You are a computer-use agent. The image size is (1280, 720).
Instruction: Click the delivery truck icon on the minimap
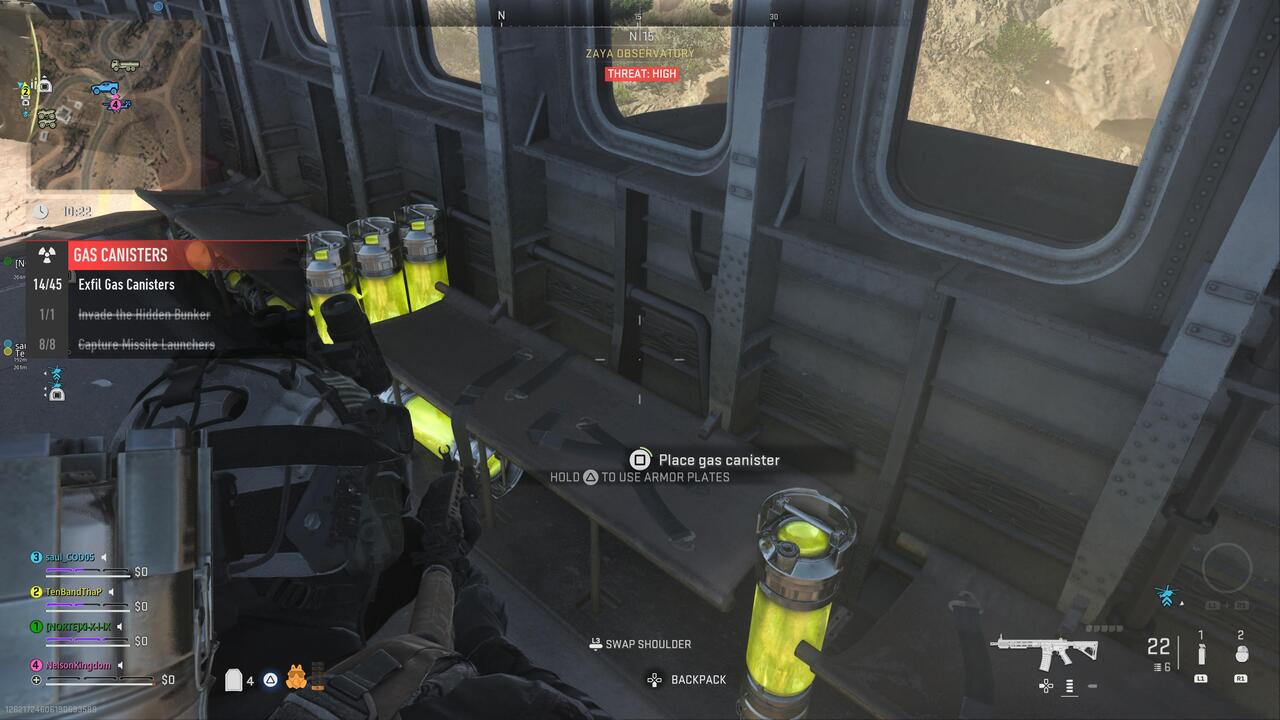[125, 63]
